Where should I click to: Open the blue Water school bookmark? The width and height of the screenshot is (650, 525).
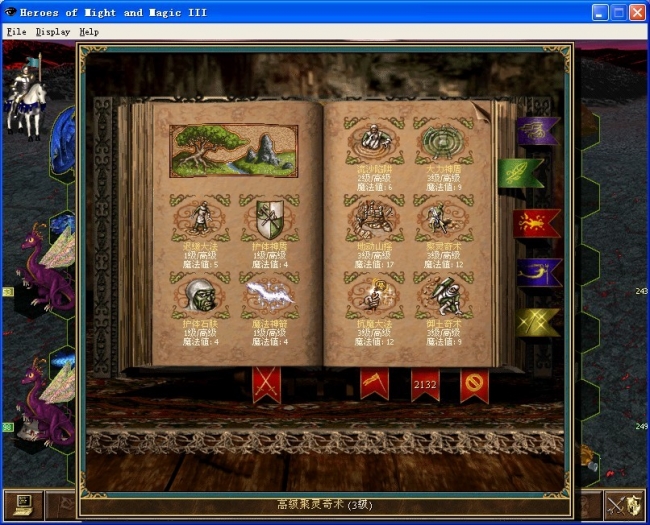point(536,271)
